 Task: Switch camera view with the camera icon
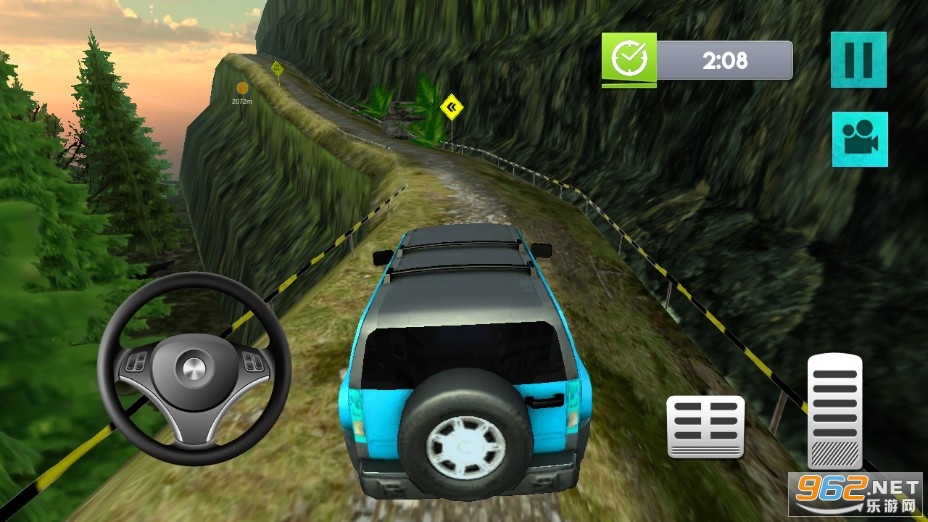pyautogui.click(x=858, y=139)
